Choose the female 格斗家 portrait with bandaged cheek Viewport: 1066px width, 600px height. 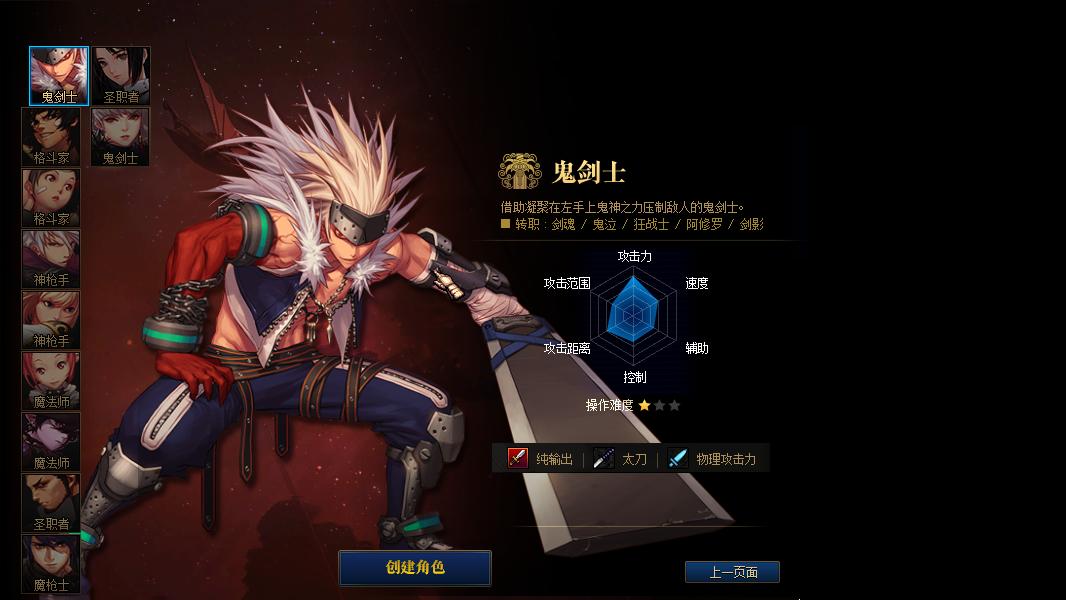pos(51,198)
